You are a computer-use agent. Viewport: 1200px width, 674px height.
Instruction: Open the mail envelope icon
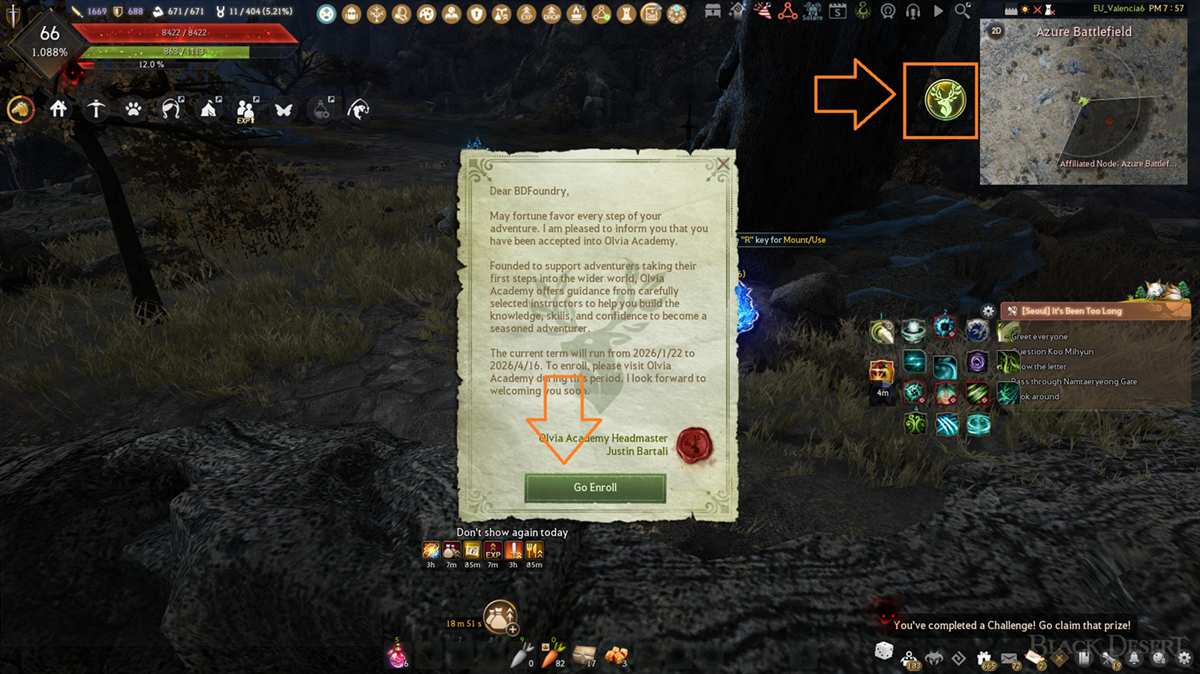[x=1009, y=657]
